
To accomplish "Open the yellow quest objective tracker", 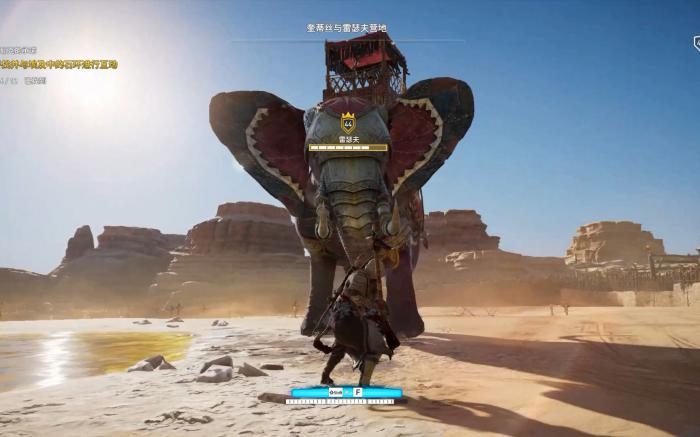I will click(60, 64).
